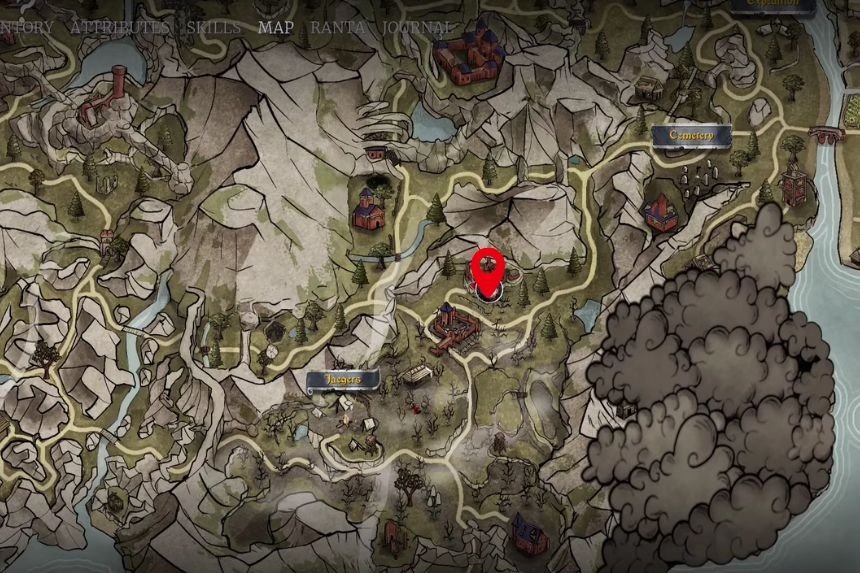Select the Jaegers location label
The image size is (860, 573).
coord(342,380)
